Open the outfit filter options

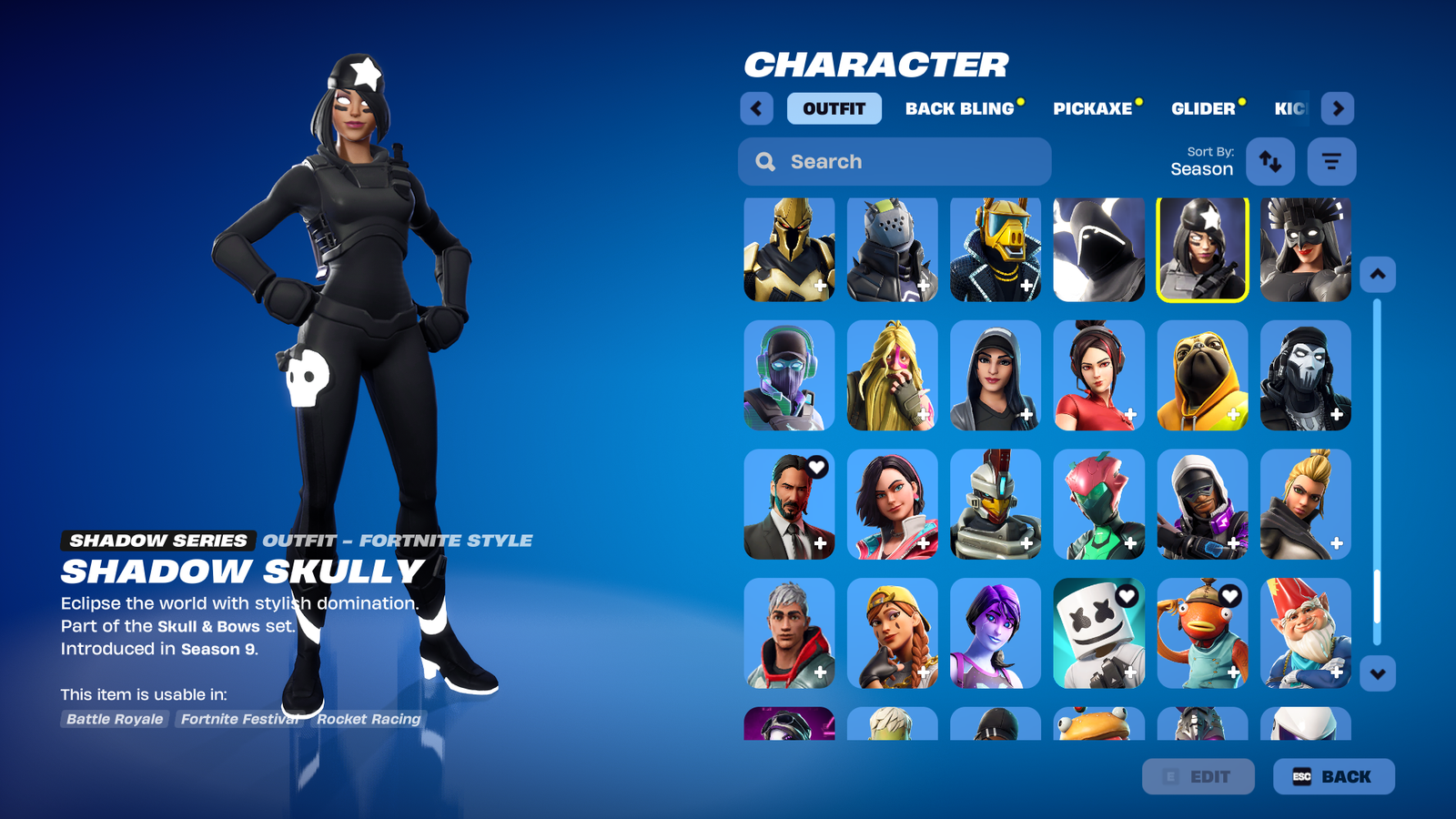click(1331, 162)
